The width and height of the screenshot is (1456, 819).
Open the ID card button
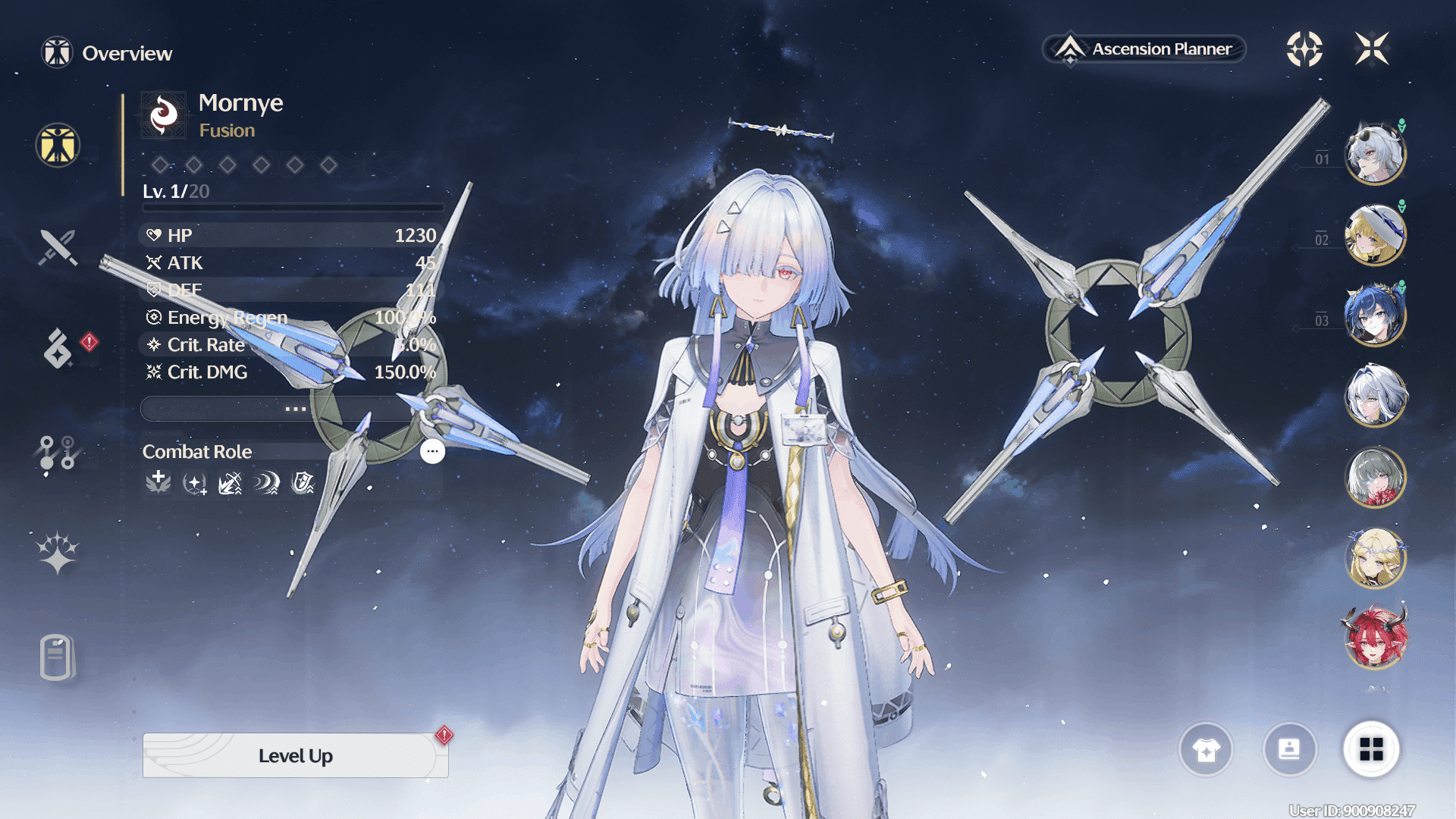1289,749
